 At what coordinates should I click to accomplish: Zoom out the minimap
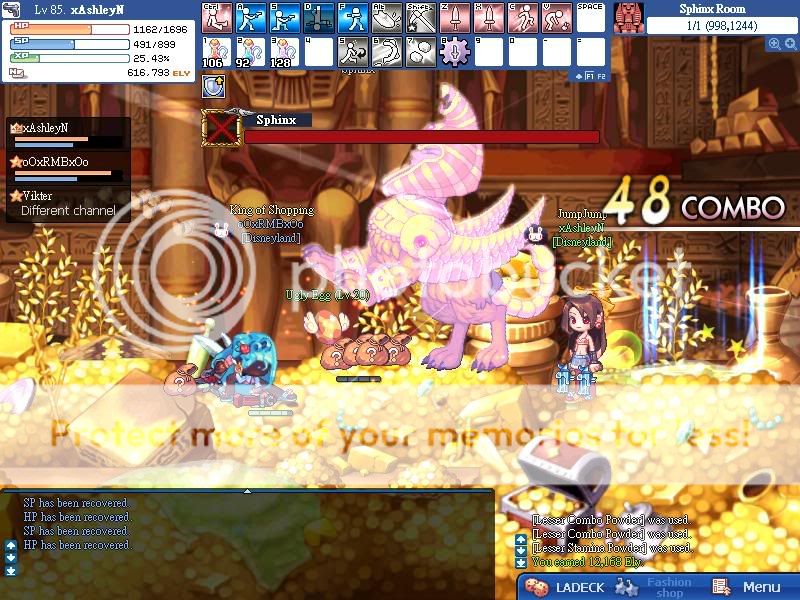[x=790, y=44]
